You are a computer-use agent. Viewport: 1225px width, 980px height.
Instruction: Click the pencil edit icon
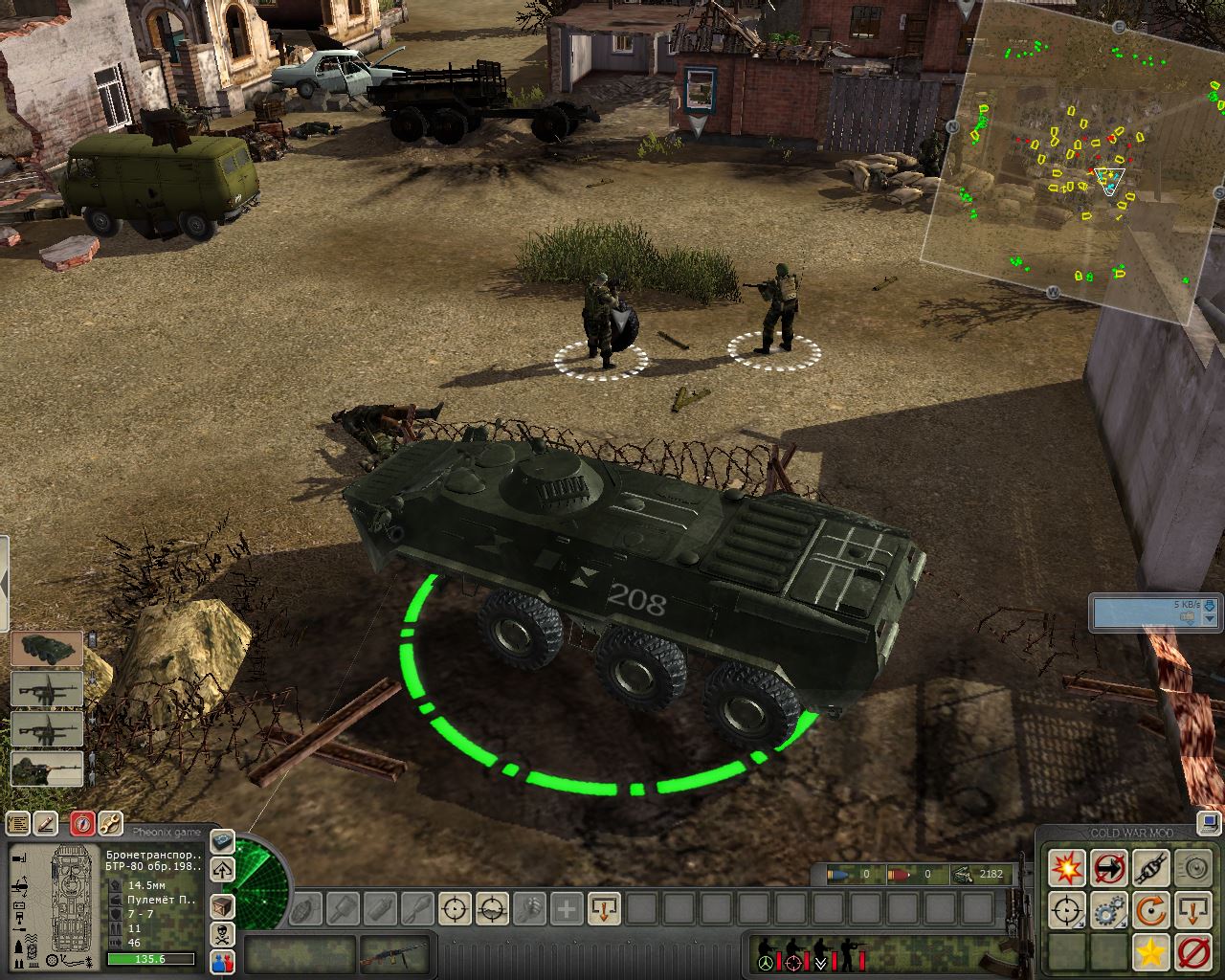coord(46,823)
